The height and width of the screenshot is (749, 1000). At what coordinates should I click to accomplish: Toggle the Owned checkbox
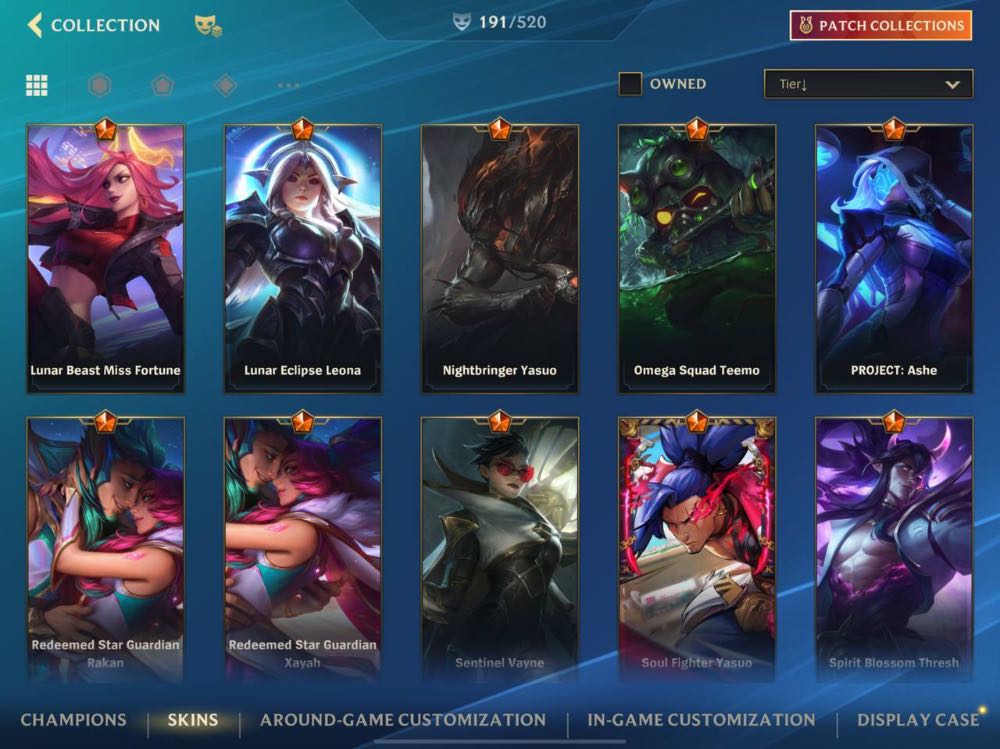(x=630, y=84)
